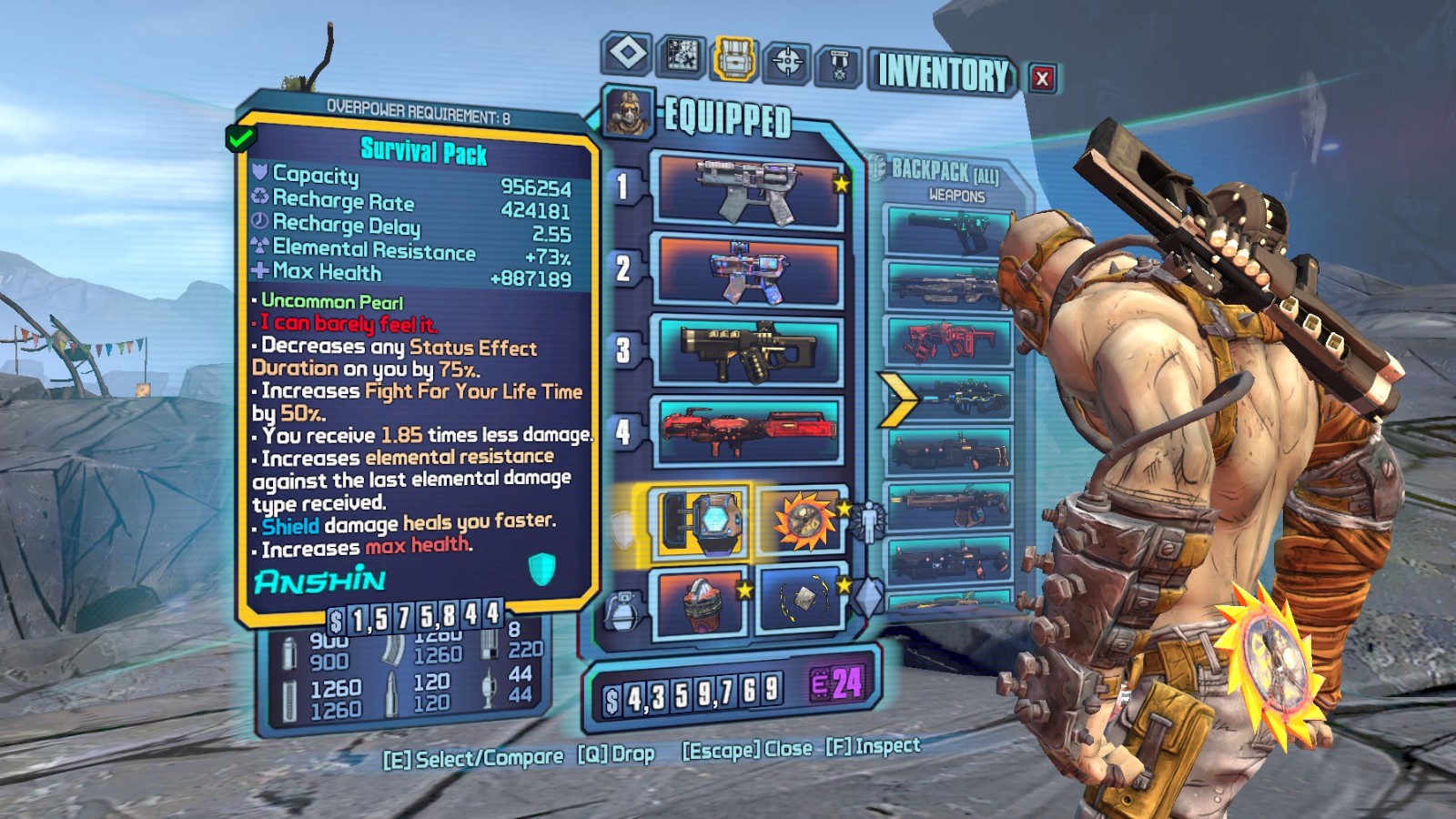Select the first weapon in the backpack

click(x=949, y=233)
